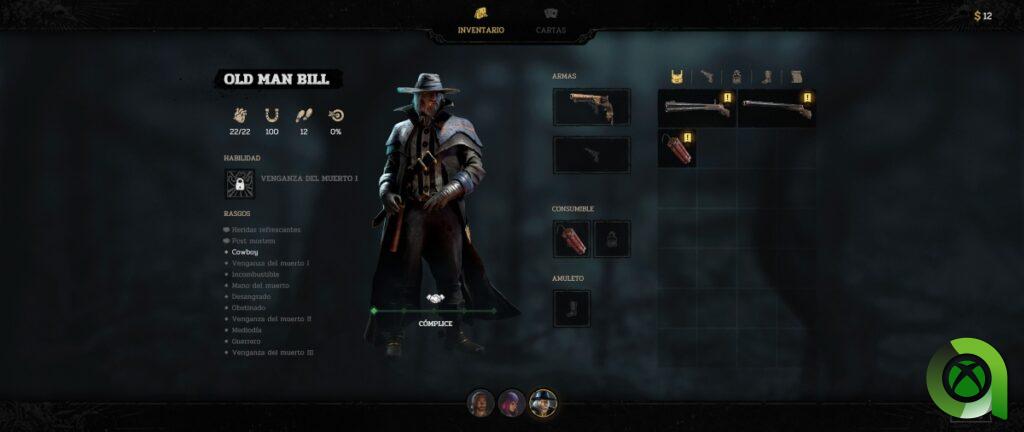Screen dimensions: 1024x432
Task: Choose the equipped dynamite consumable slot
Action: [571, 239]
